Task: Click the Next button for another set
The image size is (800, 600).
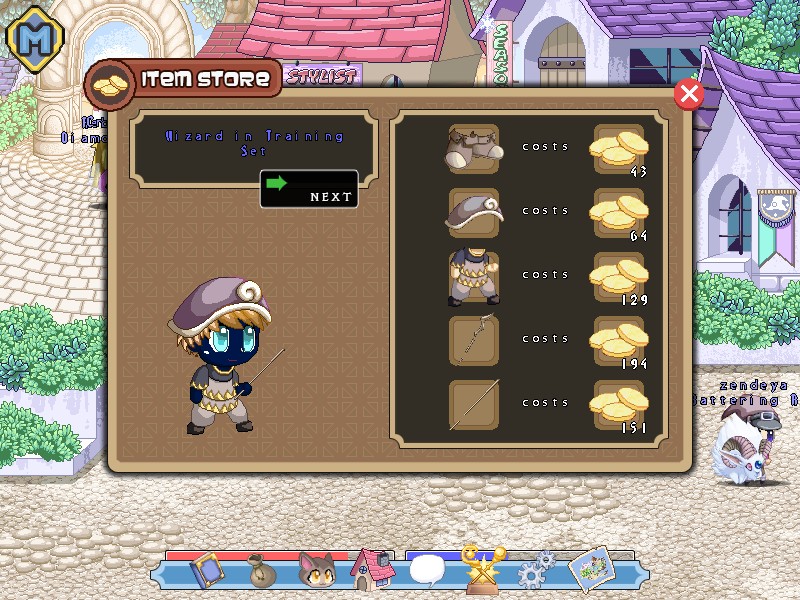Action: pyautogui.click(x=309, y=189)
